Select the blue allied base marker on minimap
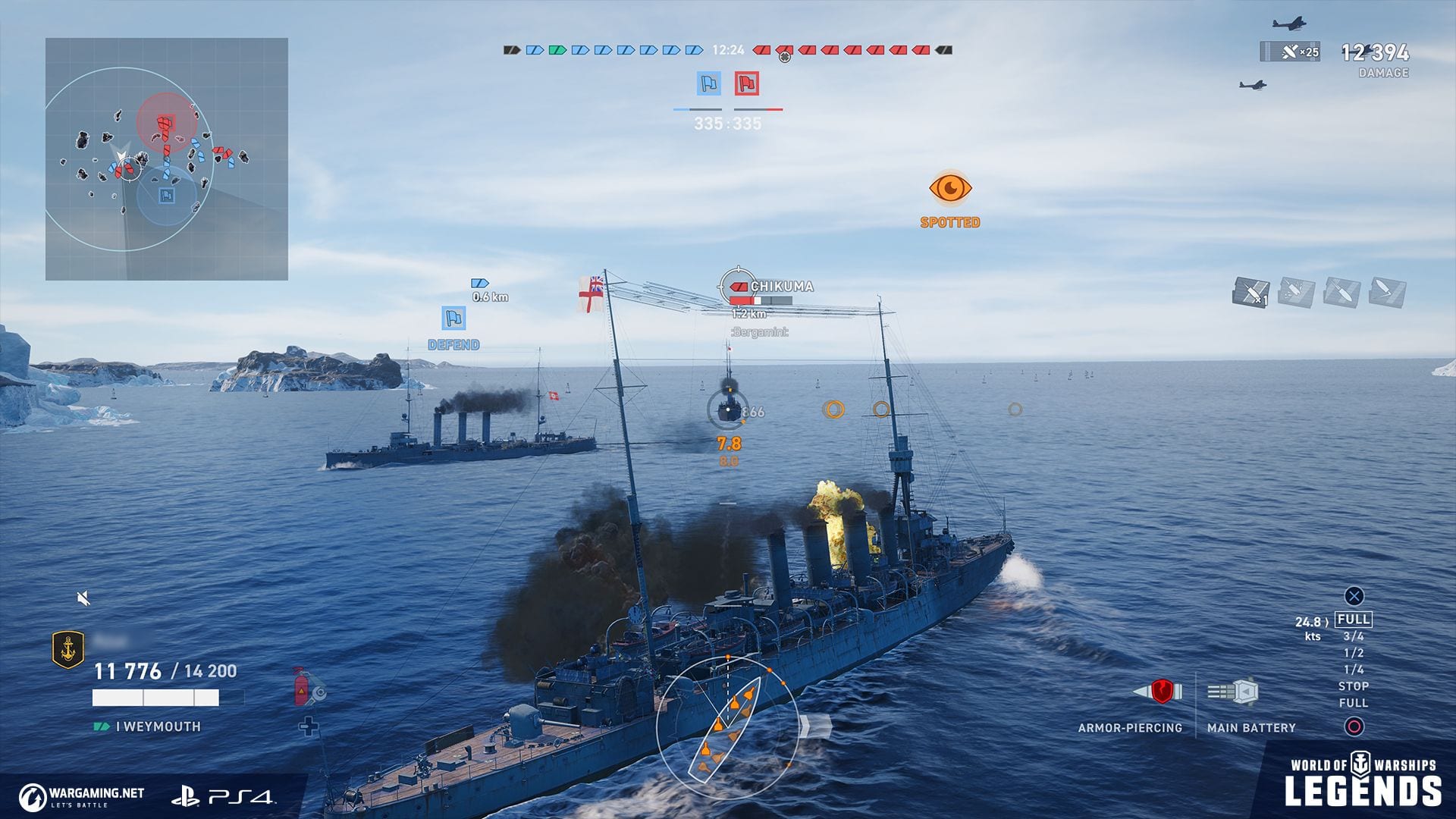Screen dimensions: 1456x819 click(166, 196)
